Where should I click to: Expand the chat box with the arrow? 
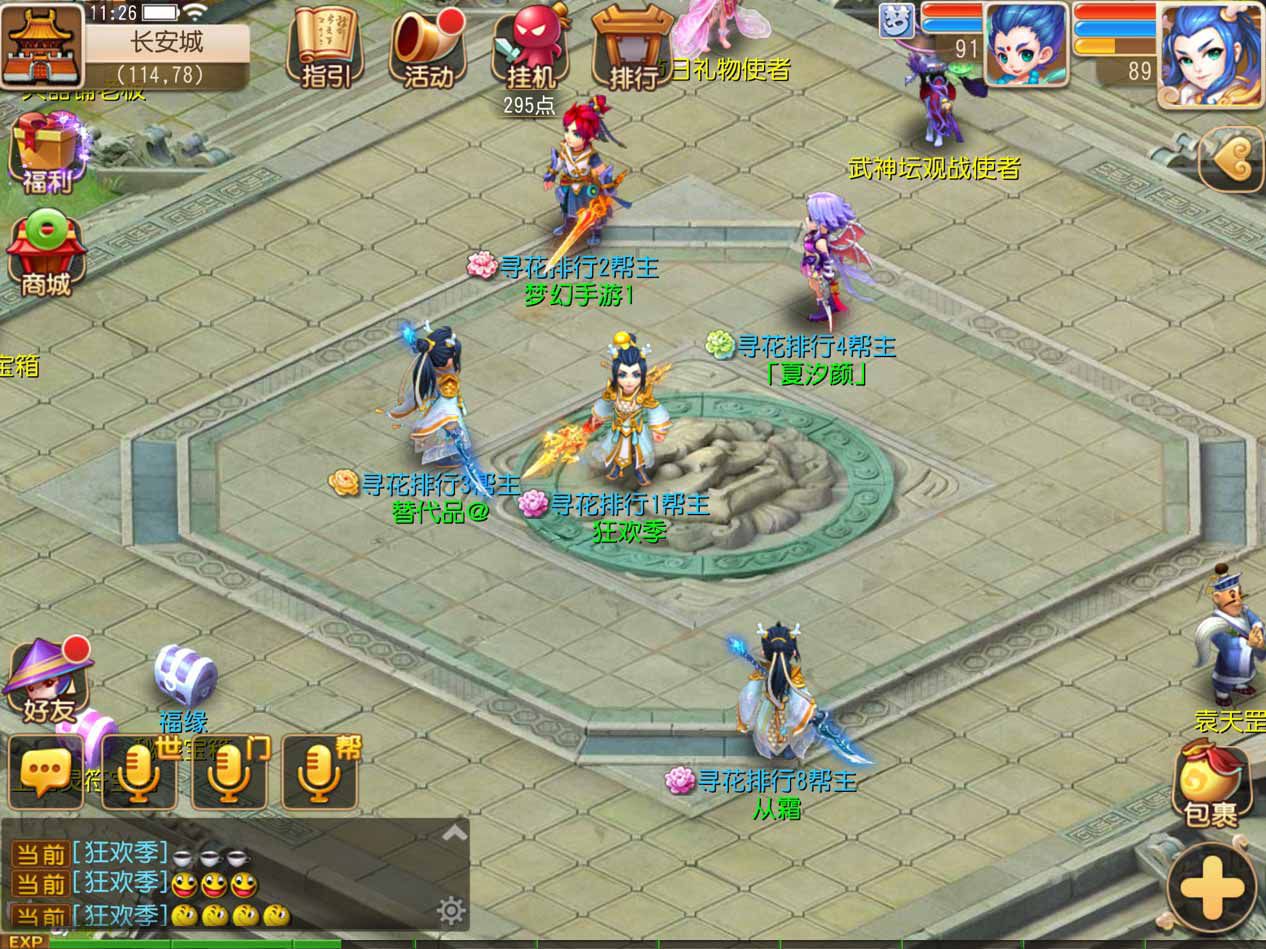click(x=455, y=832)
